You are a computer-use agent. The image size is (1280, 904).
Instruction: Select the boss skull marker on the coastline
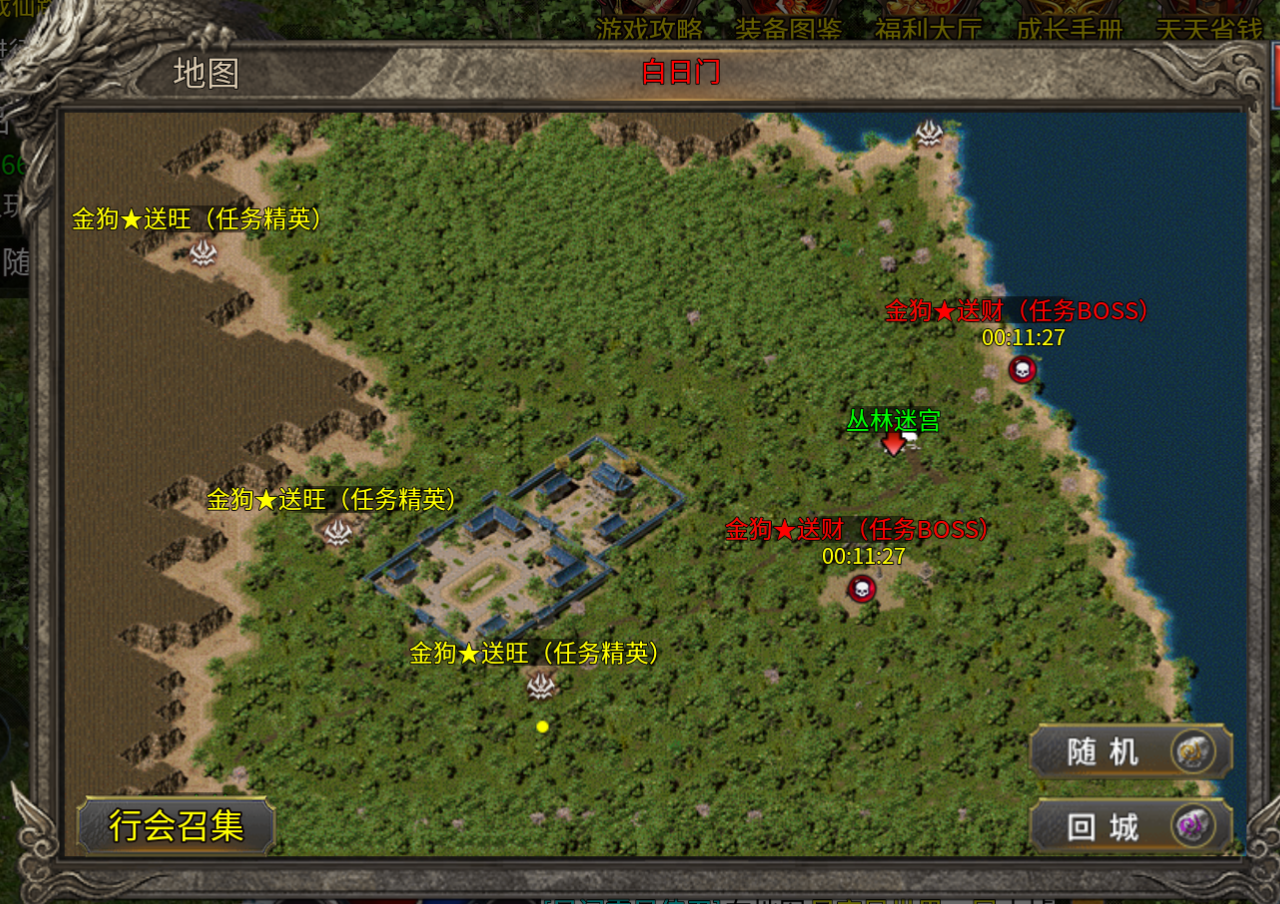[1021, 370]
